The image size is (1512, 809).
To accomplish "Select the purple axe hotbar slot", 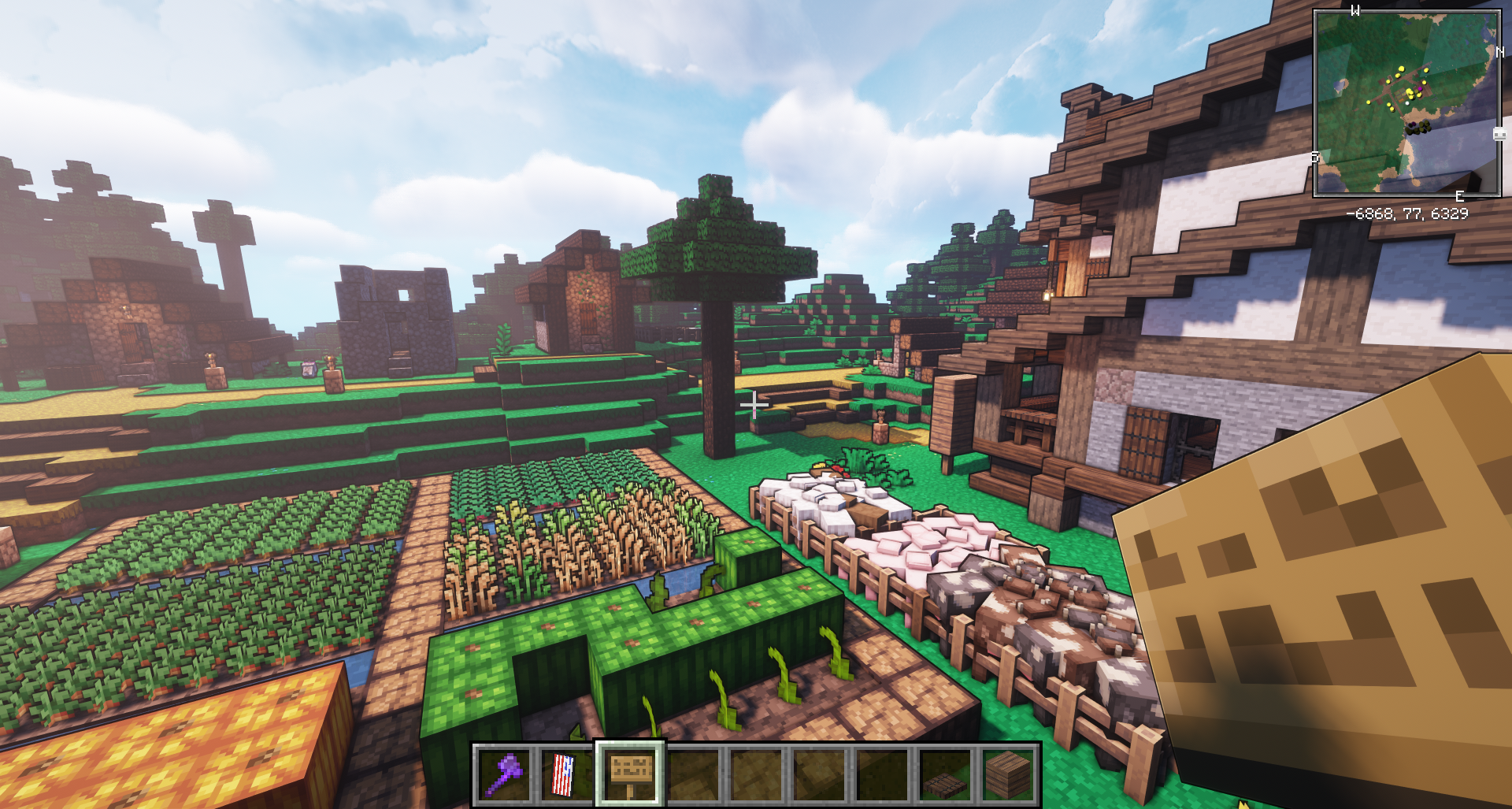I will point(505,775).
